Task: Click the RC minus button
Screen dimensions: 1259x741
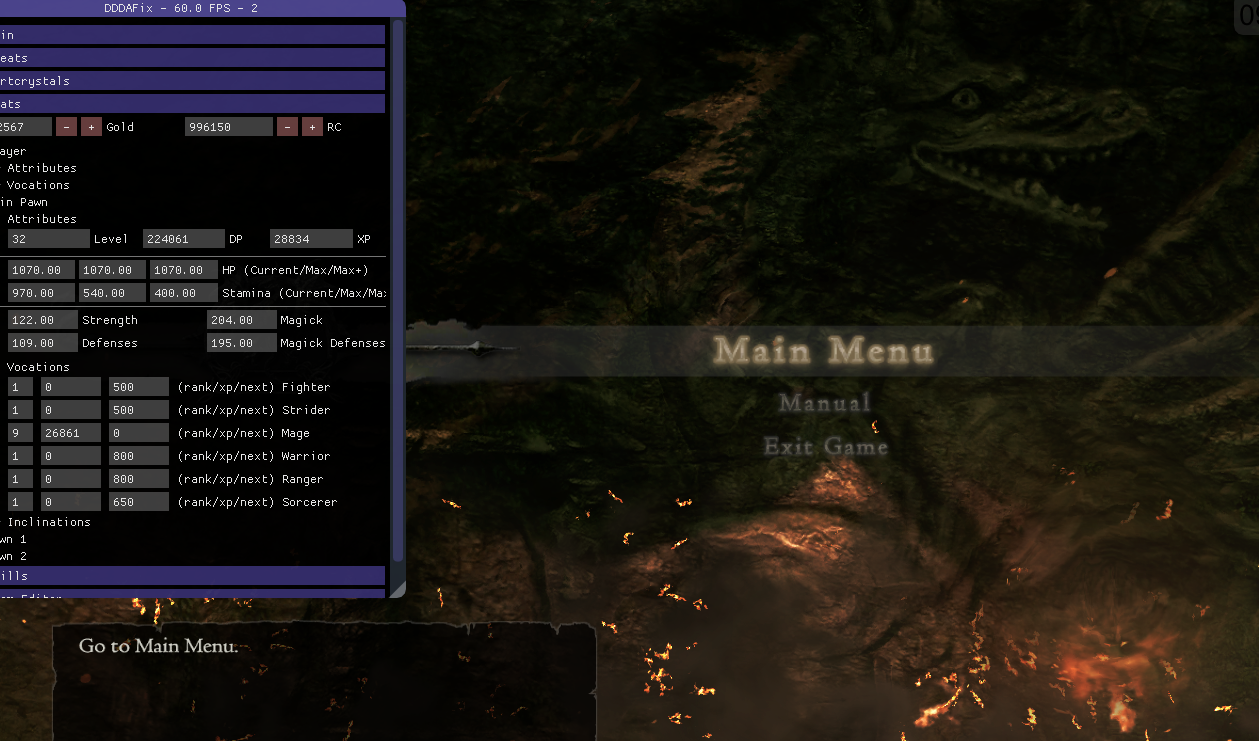Action: click(287, 127)
